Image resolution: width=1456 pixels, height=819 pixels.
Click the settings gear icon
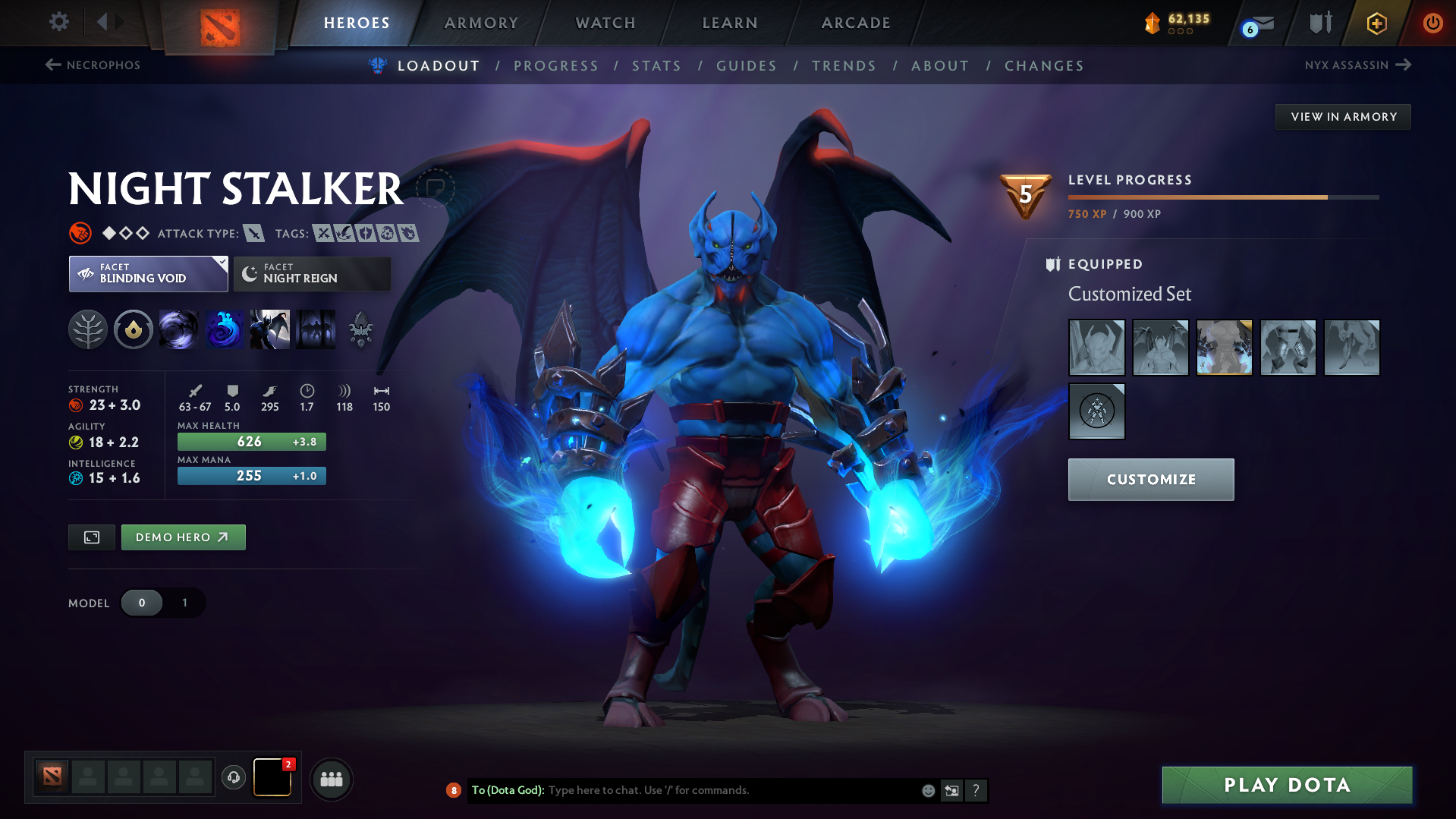coord(58,22)
